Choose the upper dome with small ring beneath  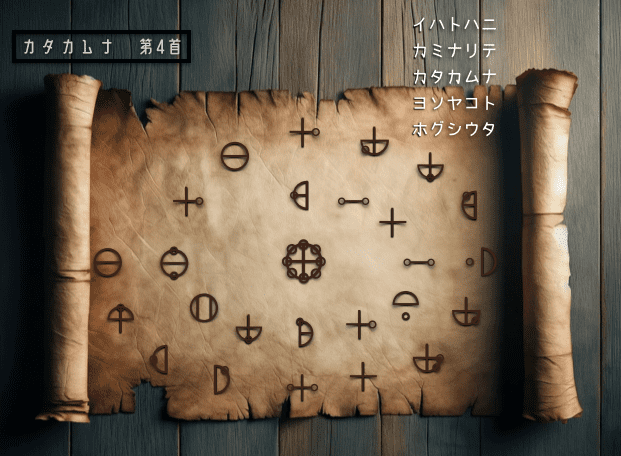405,302
